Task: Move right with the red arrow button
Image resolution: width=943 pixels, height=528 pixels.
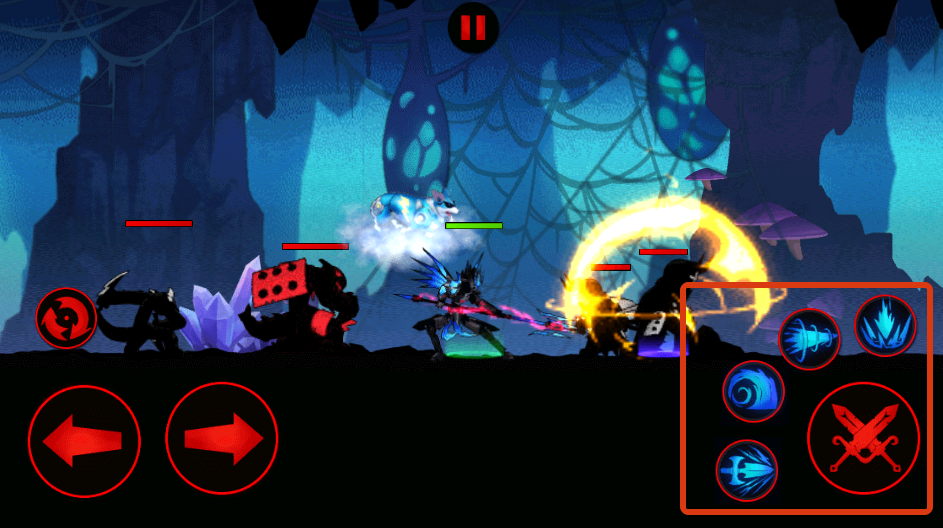Action: (x=221, y=440)
